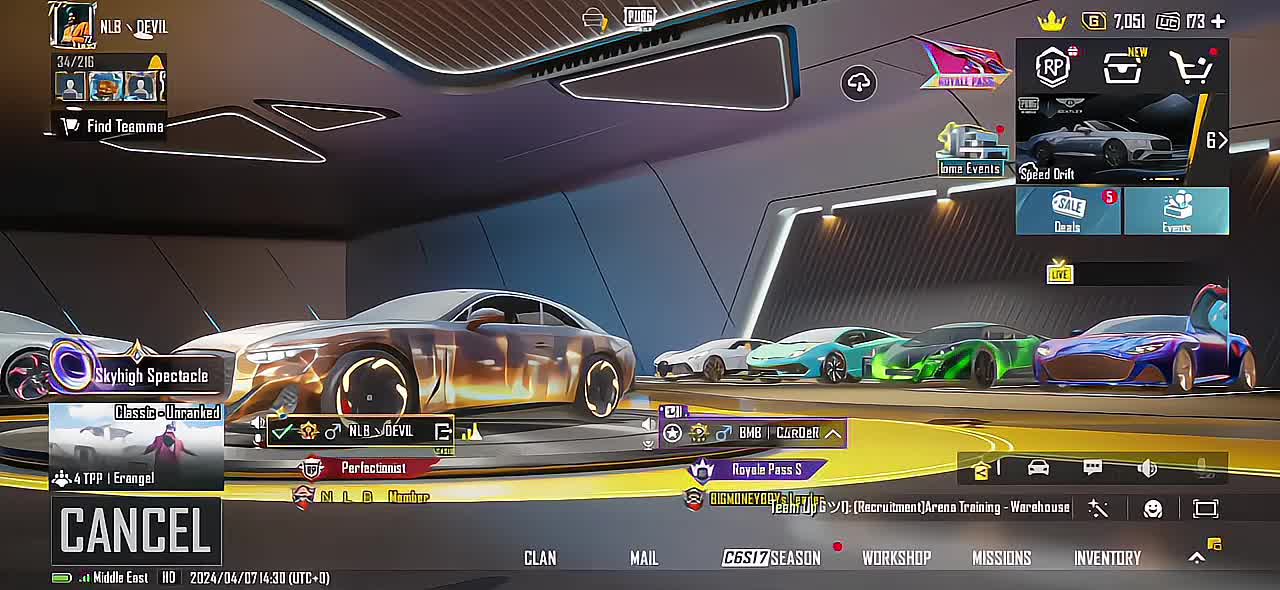The image size is (1280, 590).
Task: Cancel the matchmaking with the CANCEL button
Action: click(136, 531)
